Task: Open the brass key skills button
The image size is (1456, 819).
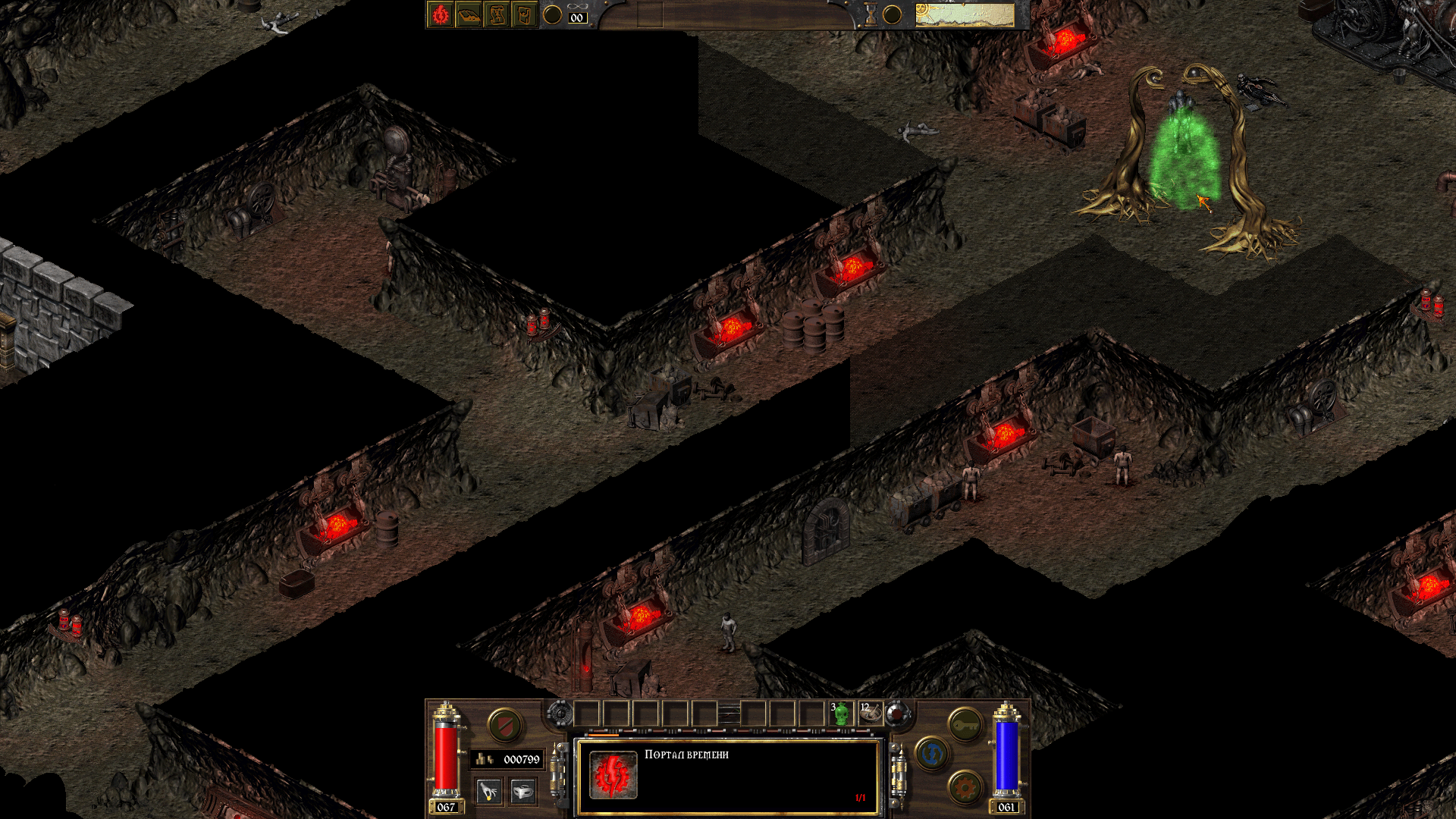Action: point(965,726)
